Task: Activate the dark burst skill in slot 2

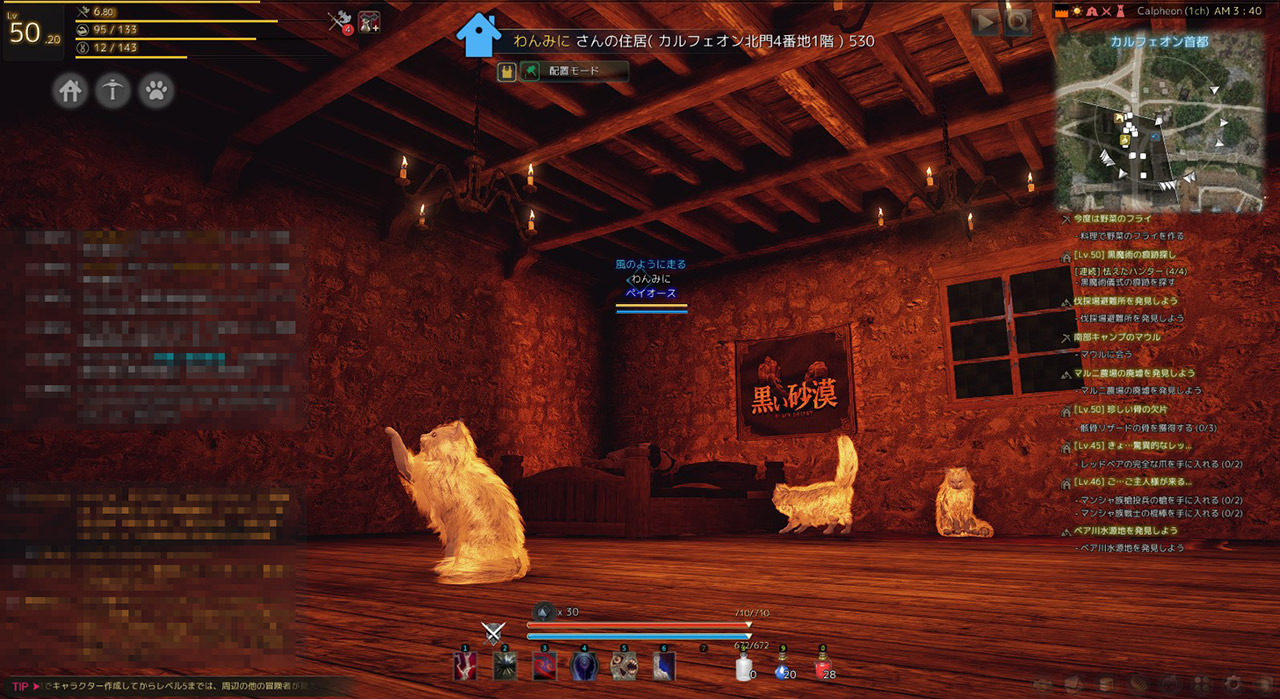Action: (x=505, y=666)
